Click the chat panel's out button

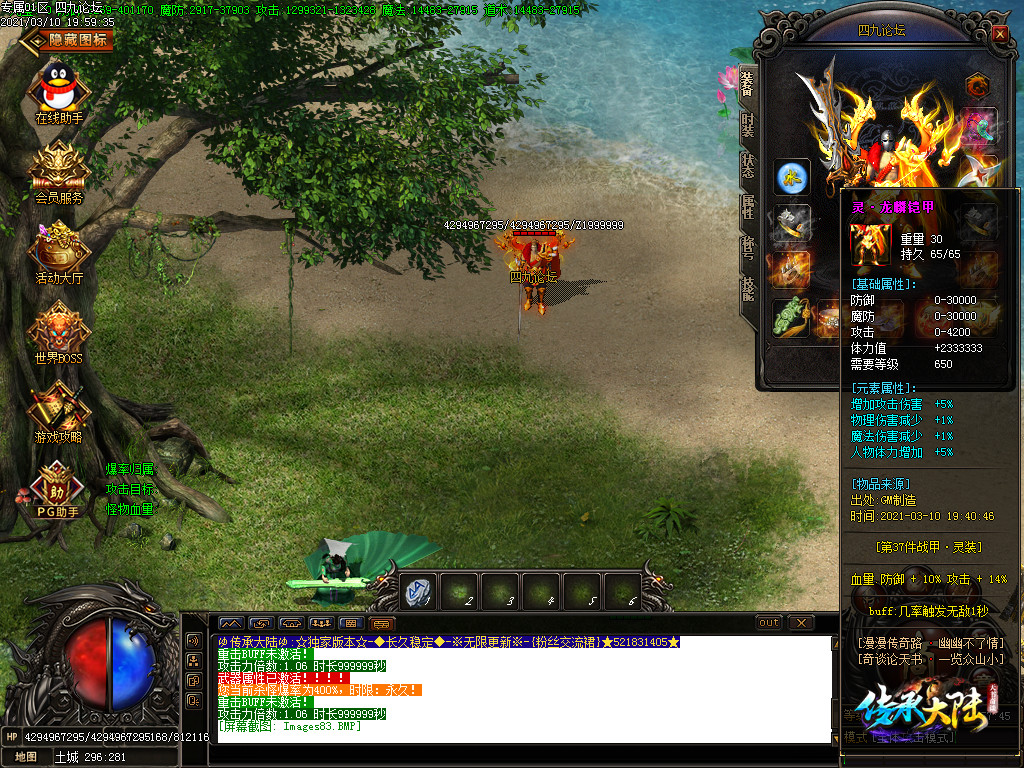click(768, 623)
